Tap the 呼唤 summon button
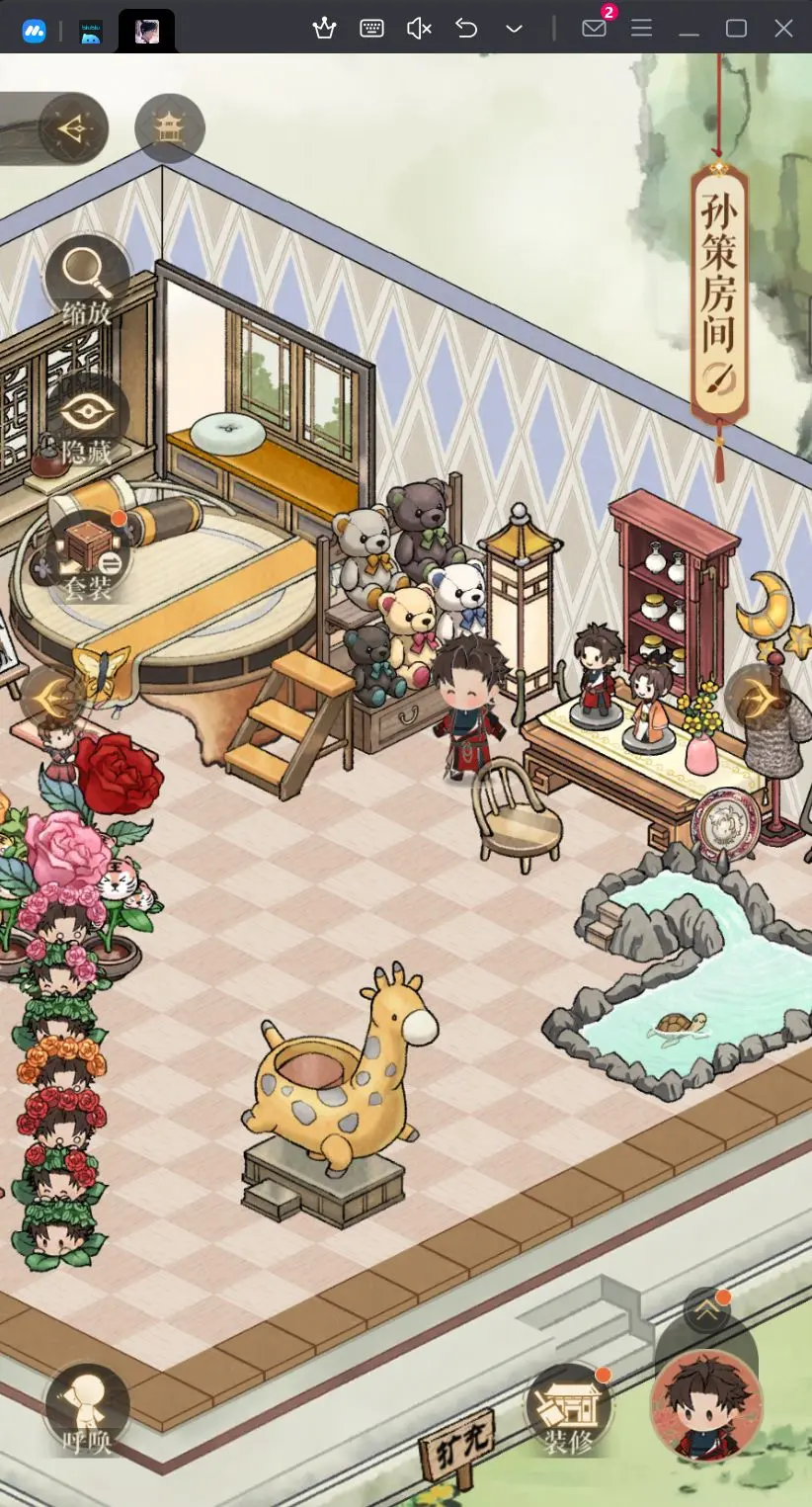Viewport: 812px width, 1507px height. pyautogui.click(x=87, y=1407)
